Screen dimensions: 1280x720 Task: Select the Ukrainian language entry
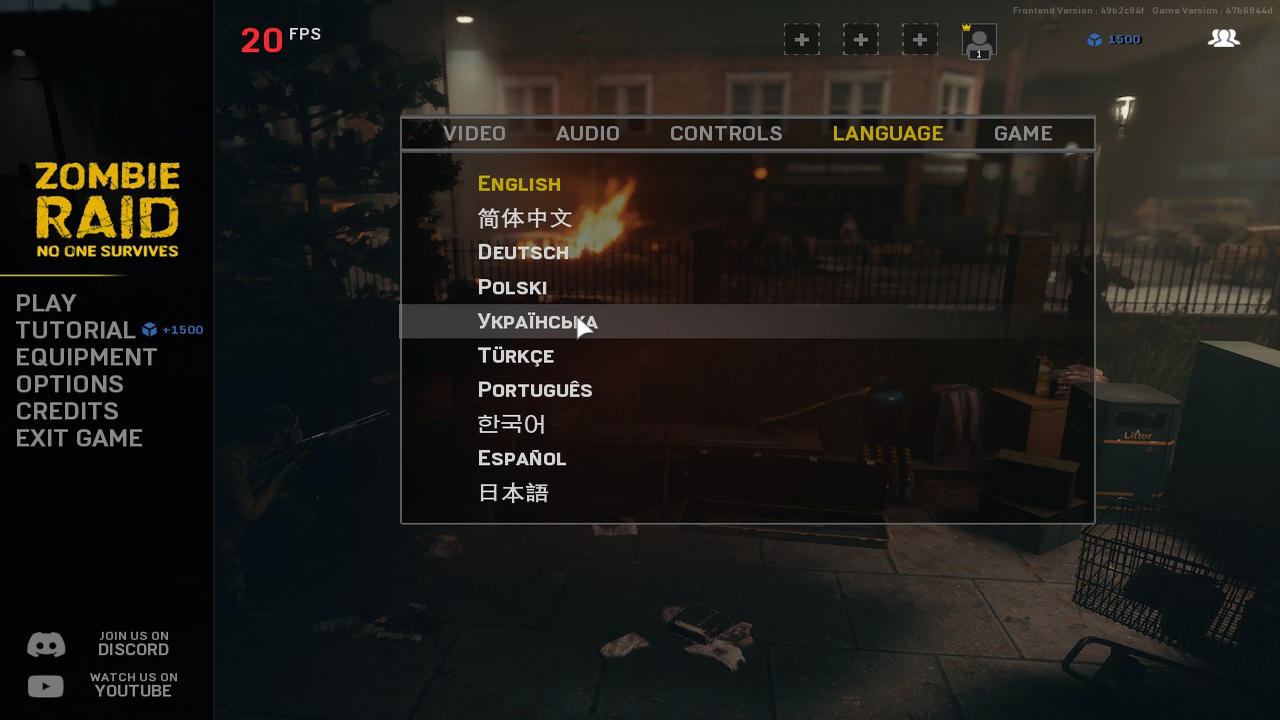pos(537,322)
